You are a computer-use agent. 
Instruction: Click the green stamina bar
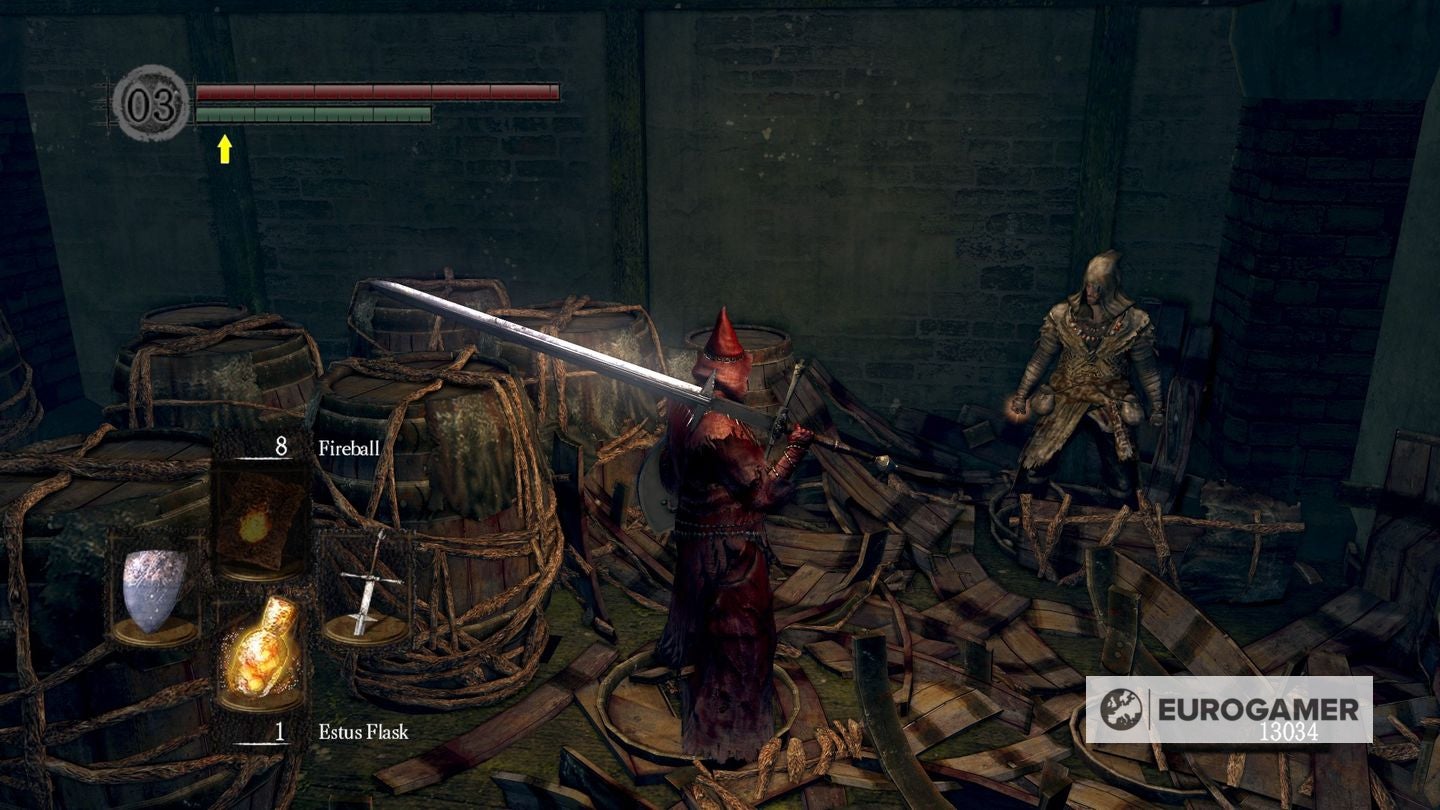tap(315, 114)
